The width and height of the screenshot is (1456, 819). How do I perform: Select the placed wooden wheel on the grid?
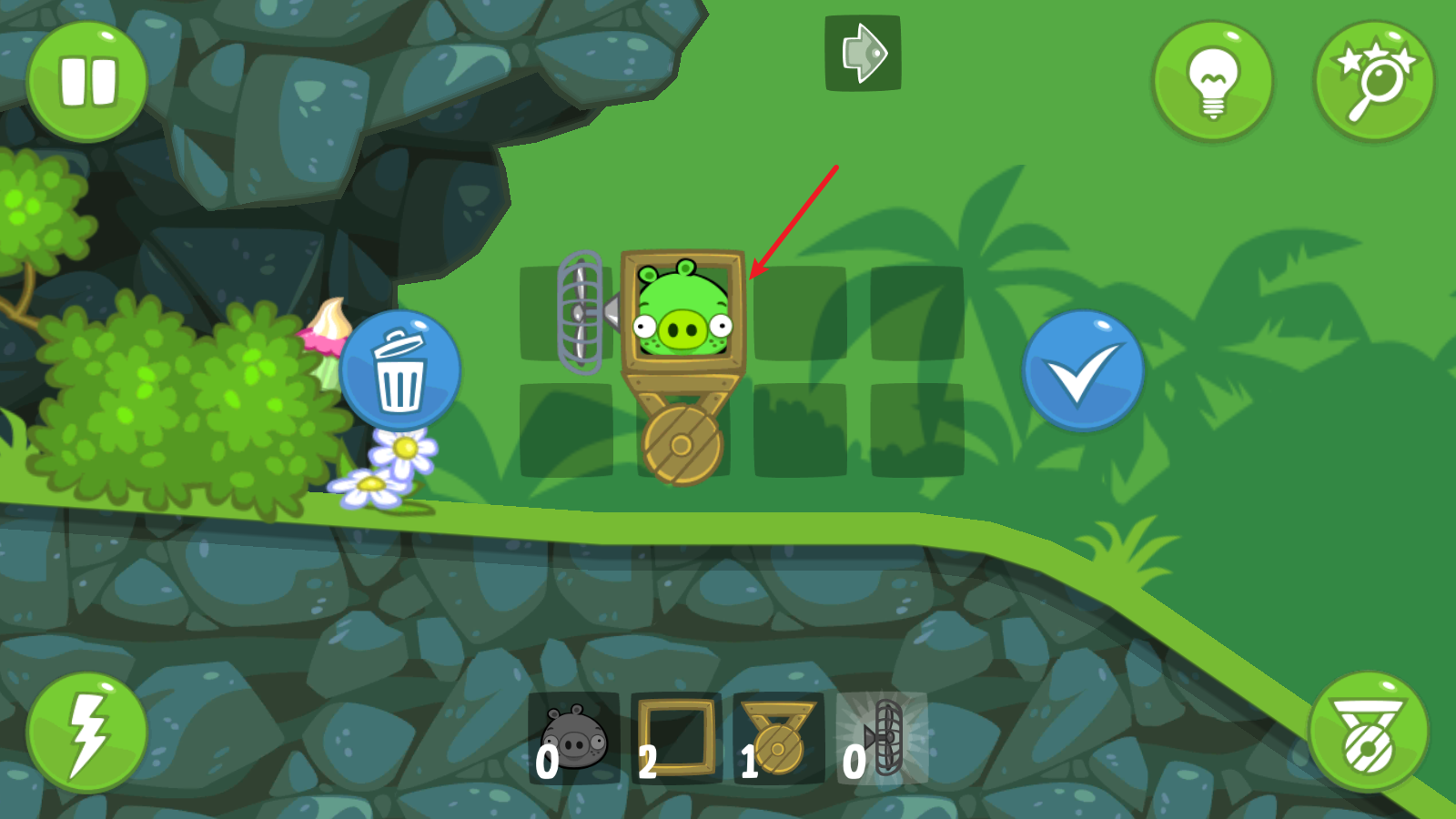(x=682, y=444)
